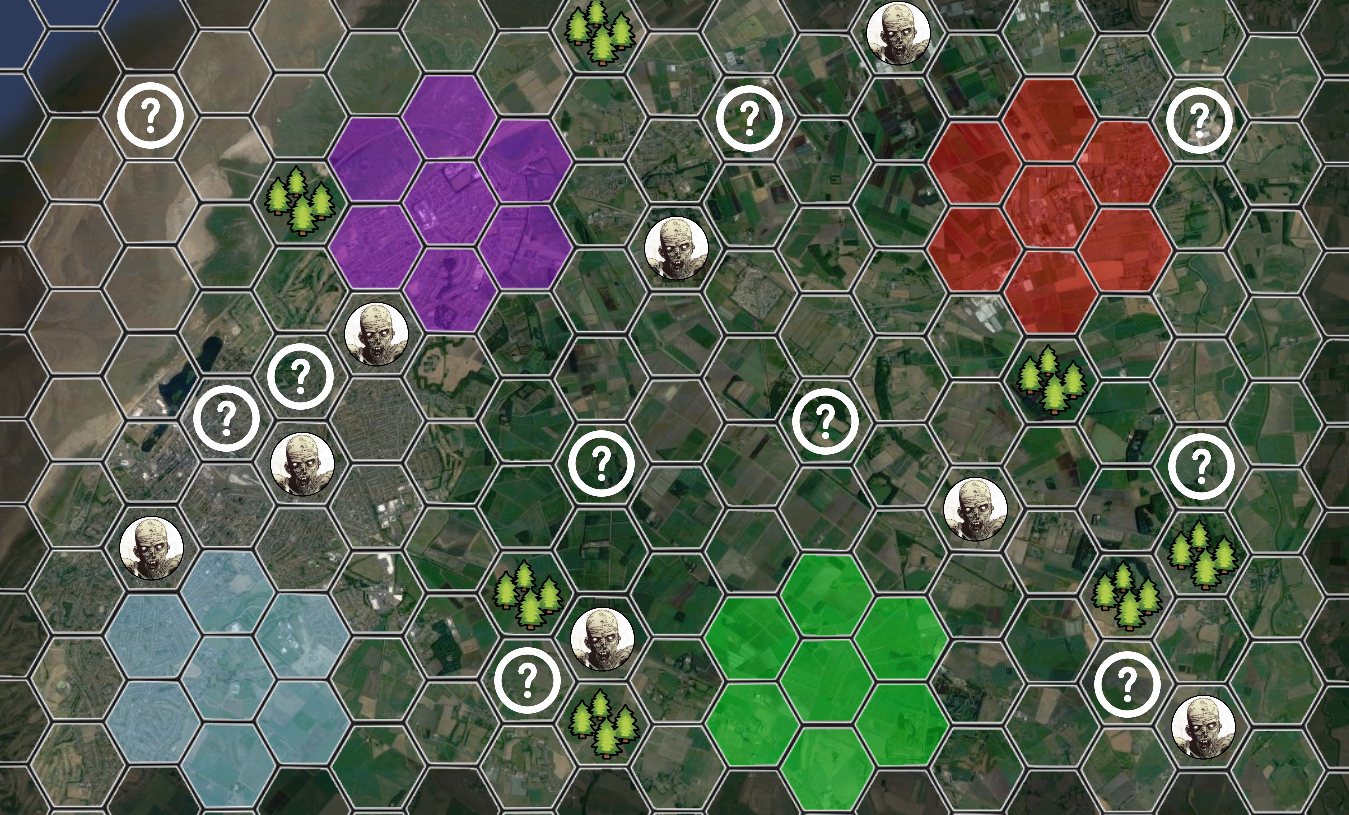
Task: Click the forest icon below the red zone
Action: coord(1050,382)
